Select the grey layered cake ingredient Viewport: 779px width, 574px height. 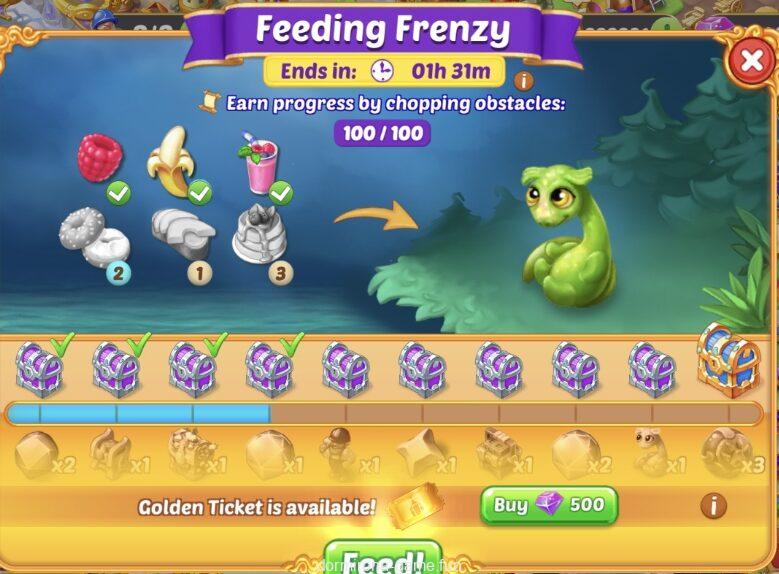point(256,234)
